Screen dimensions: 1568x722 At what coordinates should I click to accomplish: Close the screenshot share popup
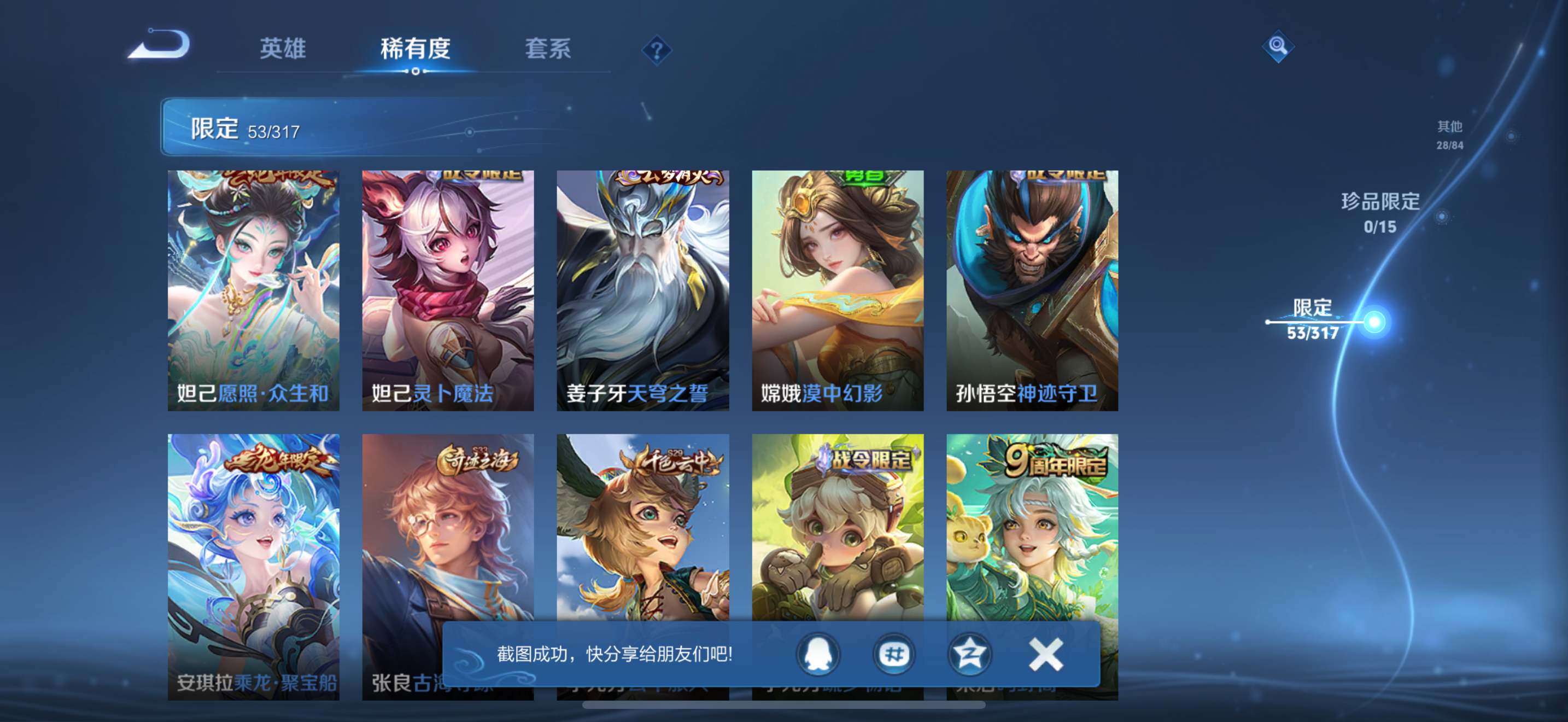[1046, 654]
